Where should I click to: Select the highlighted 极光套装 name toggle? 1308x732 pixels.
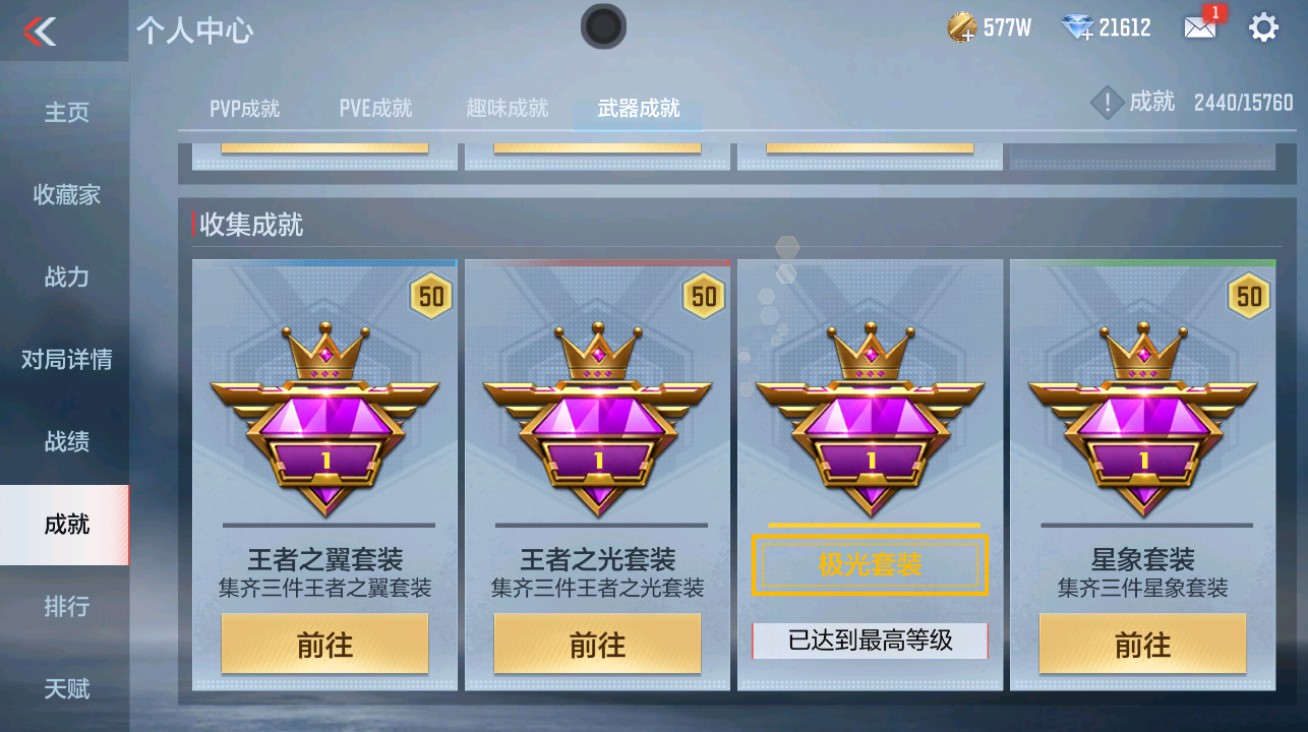(x=869, y=565)
